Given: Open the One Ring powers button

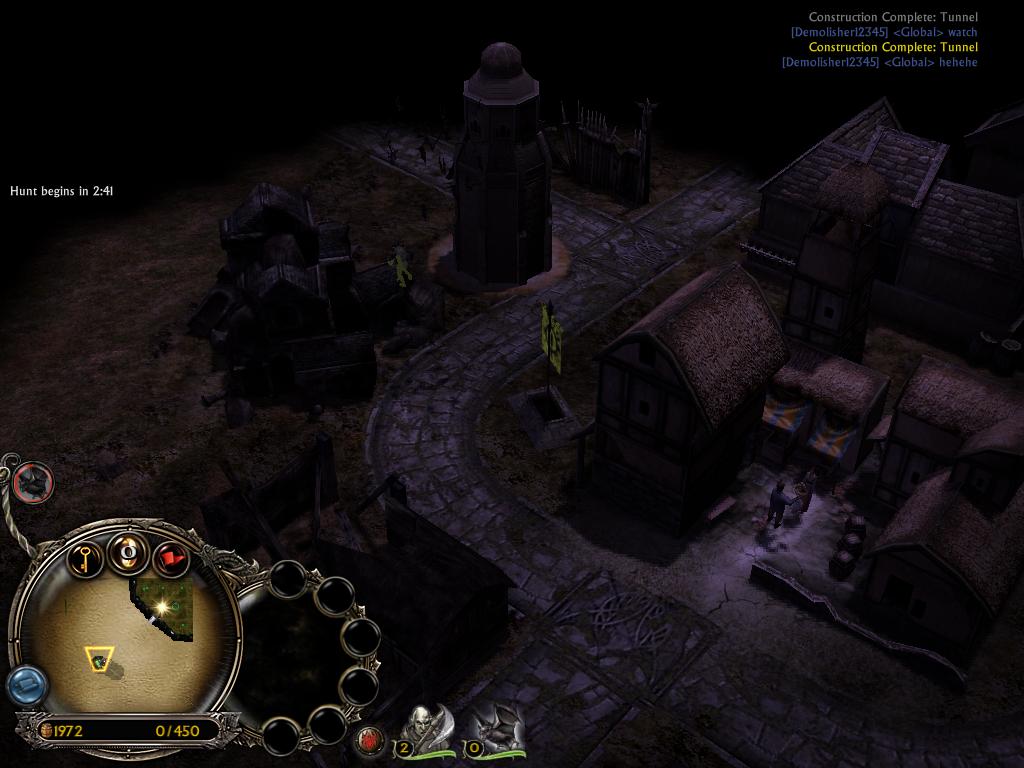Looking at the screenshot, I should click(x=129, y=552).
